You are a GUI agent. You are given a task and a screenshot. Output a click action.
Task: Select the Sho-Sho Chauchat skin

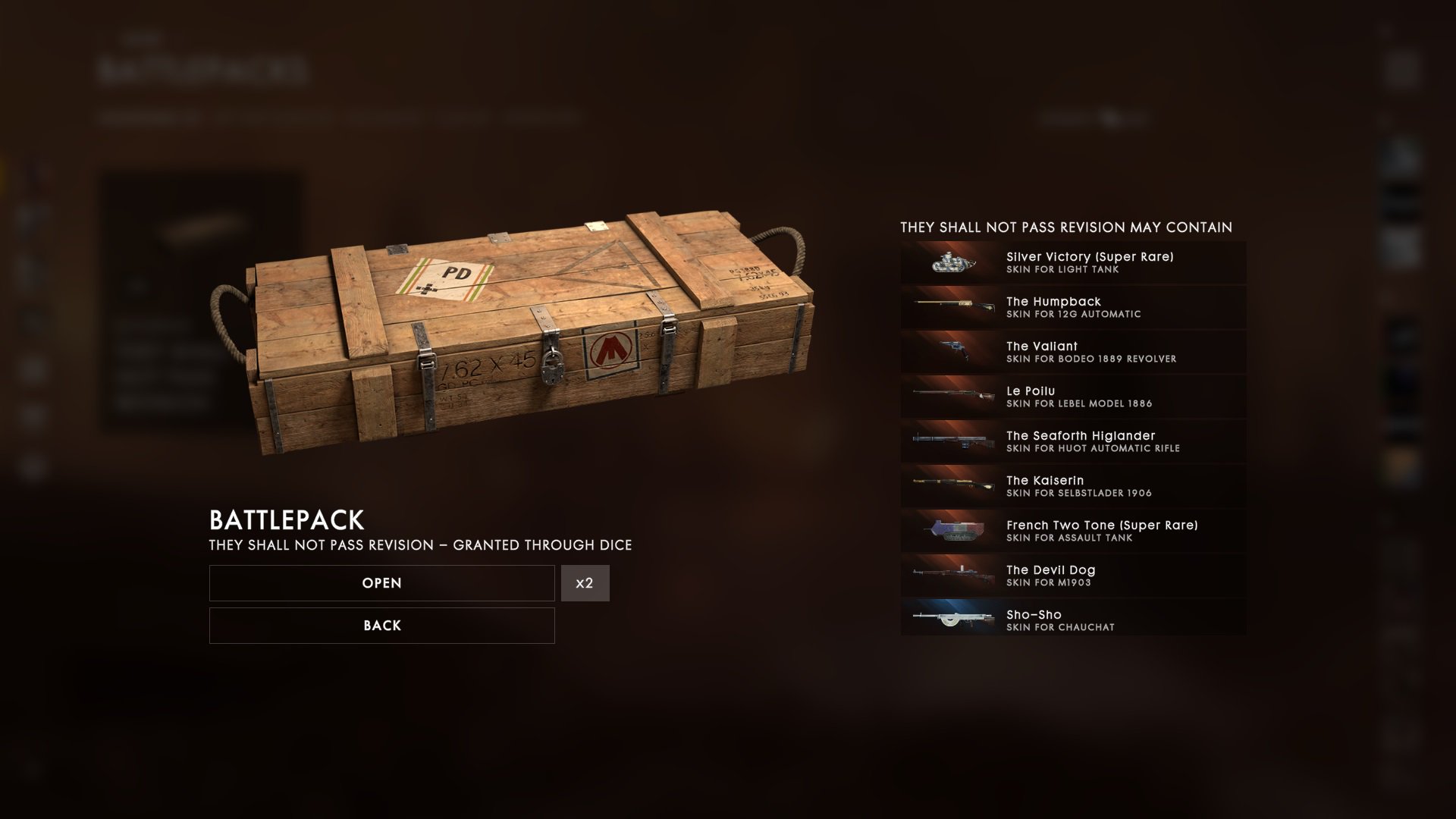pyautogui.click(x=1073, y=620)
